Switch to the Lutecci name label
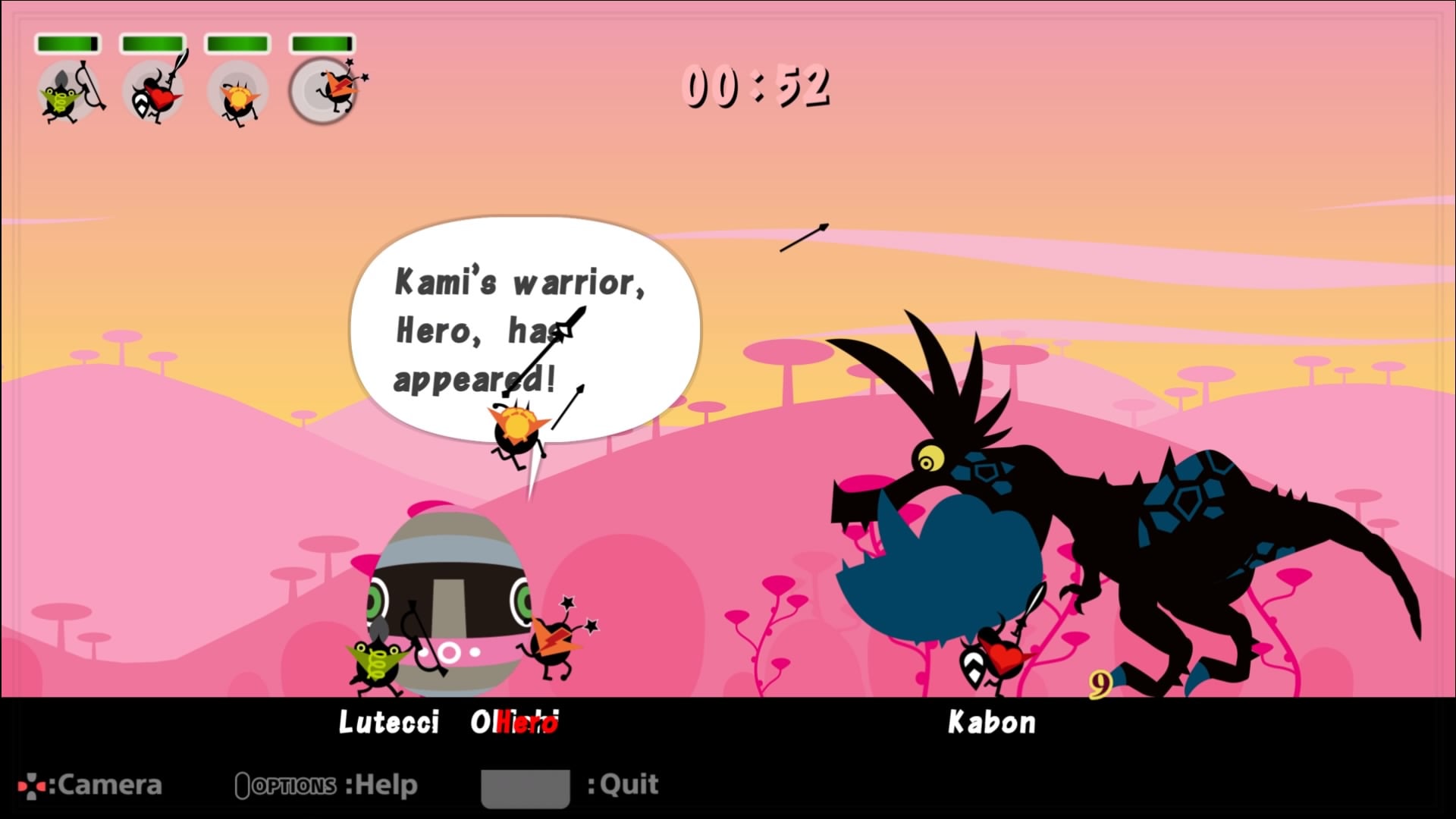 [388, 723]
